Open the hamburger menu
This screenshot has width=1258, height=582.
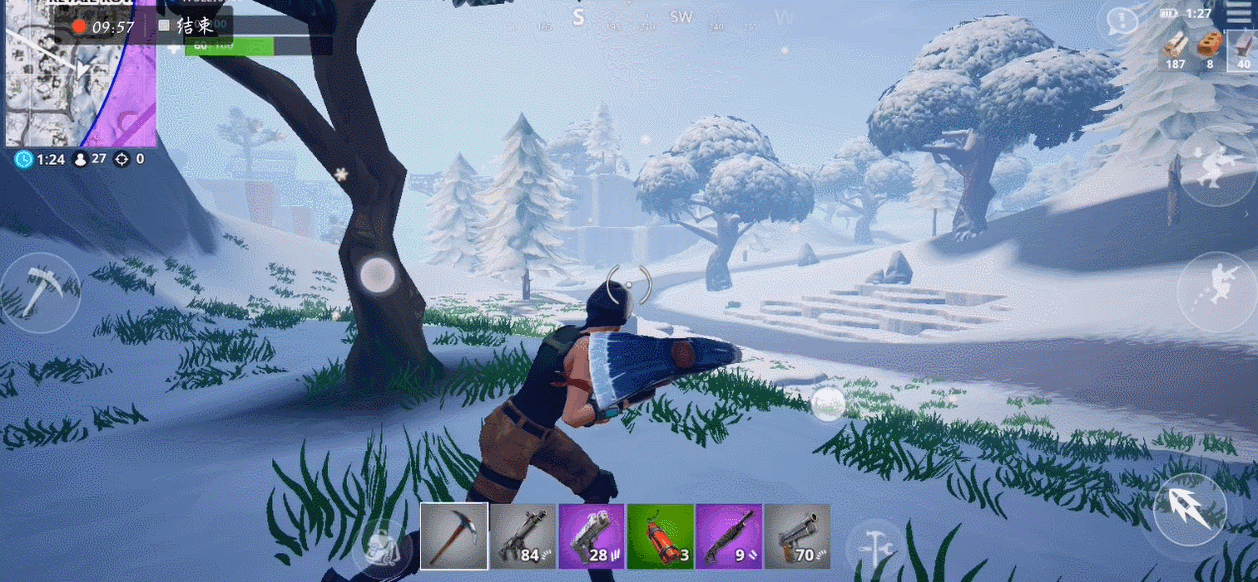(x=1243, y=14)
